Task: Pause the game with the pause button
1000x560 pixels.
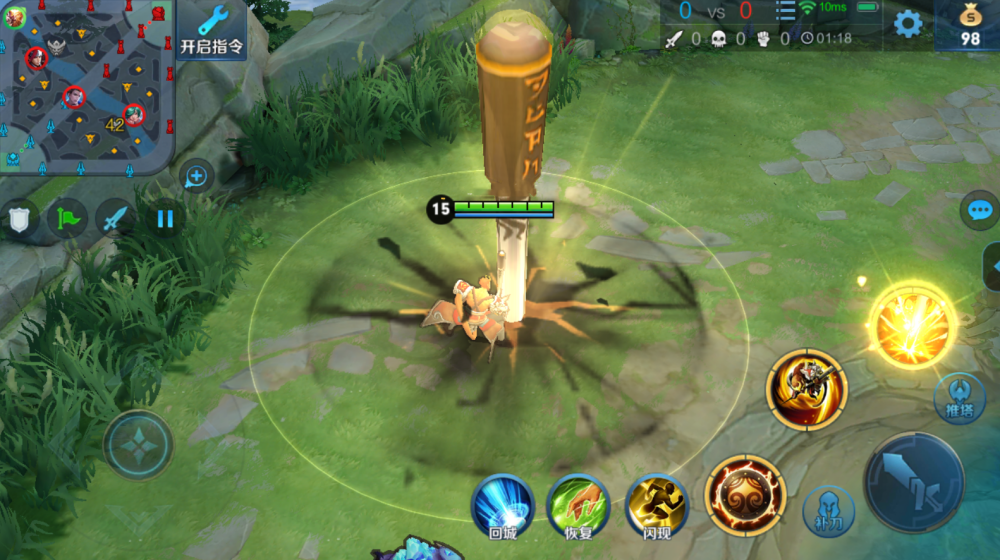Action: point(165,219)
